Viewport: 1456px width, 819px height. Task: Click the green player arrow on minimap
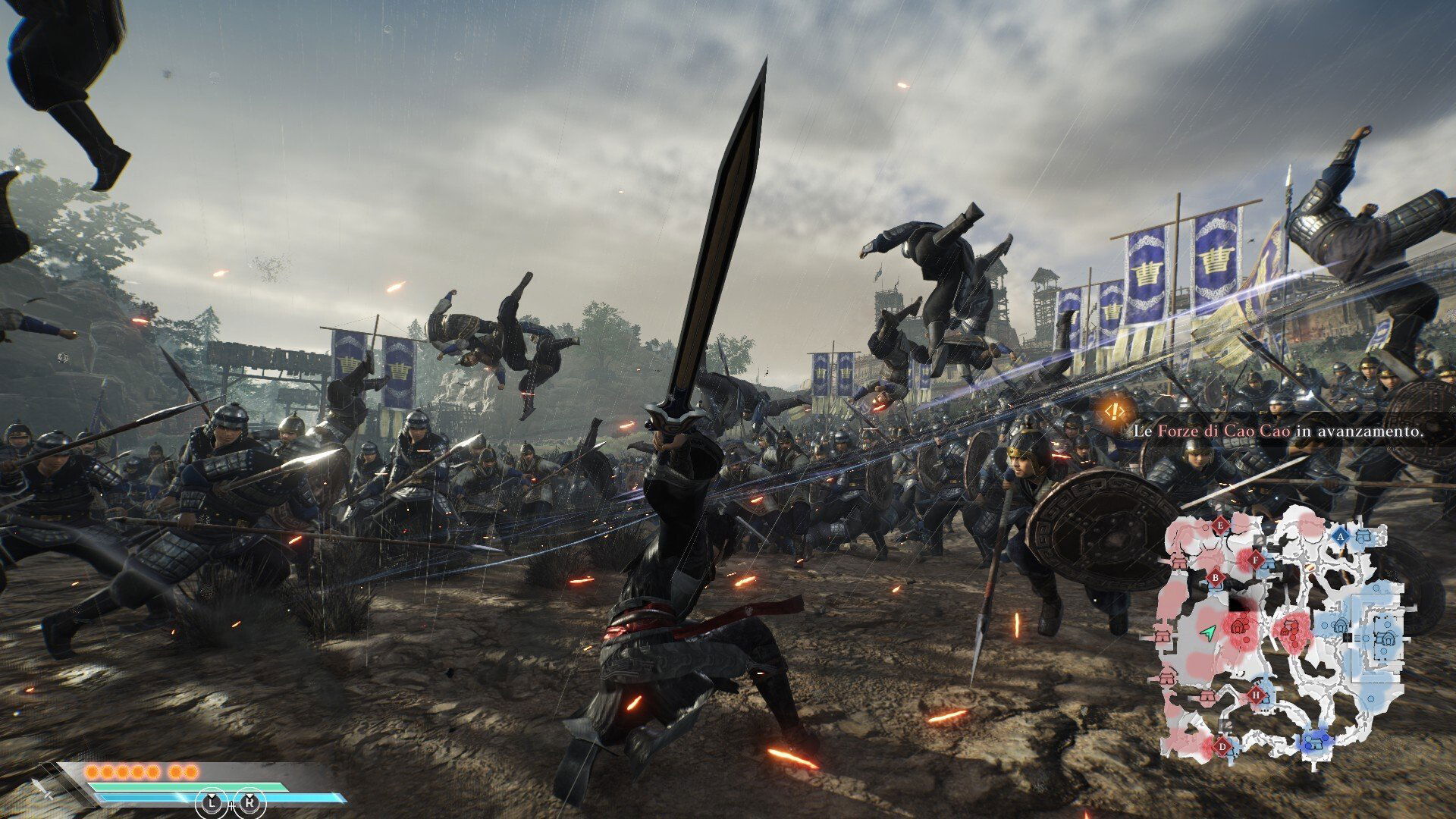[x=1208, y=631]
